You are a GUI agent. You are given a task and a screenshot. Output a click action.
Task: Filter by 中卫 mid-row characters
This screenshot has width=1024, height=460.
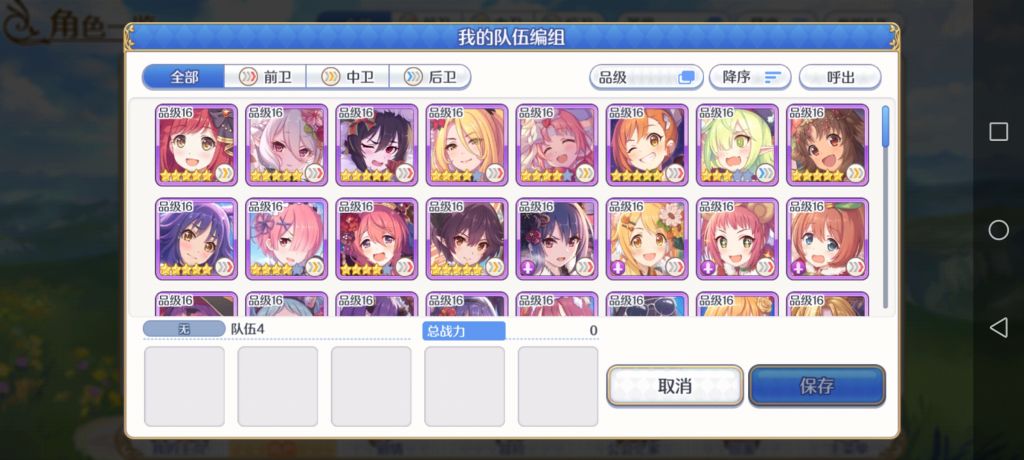346,77
